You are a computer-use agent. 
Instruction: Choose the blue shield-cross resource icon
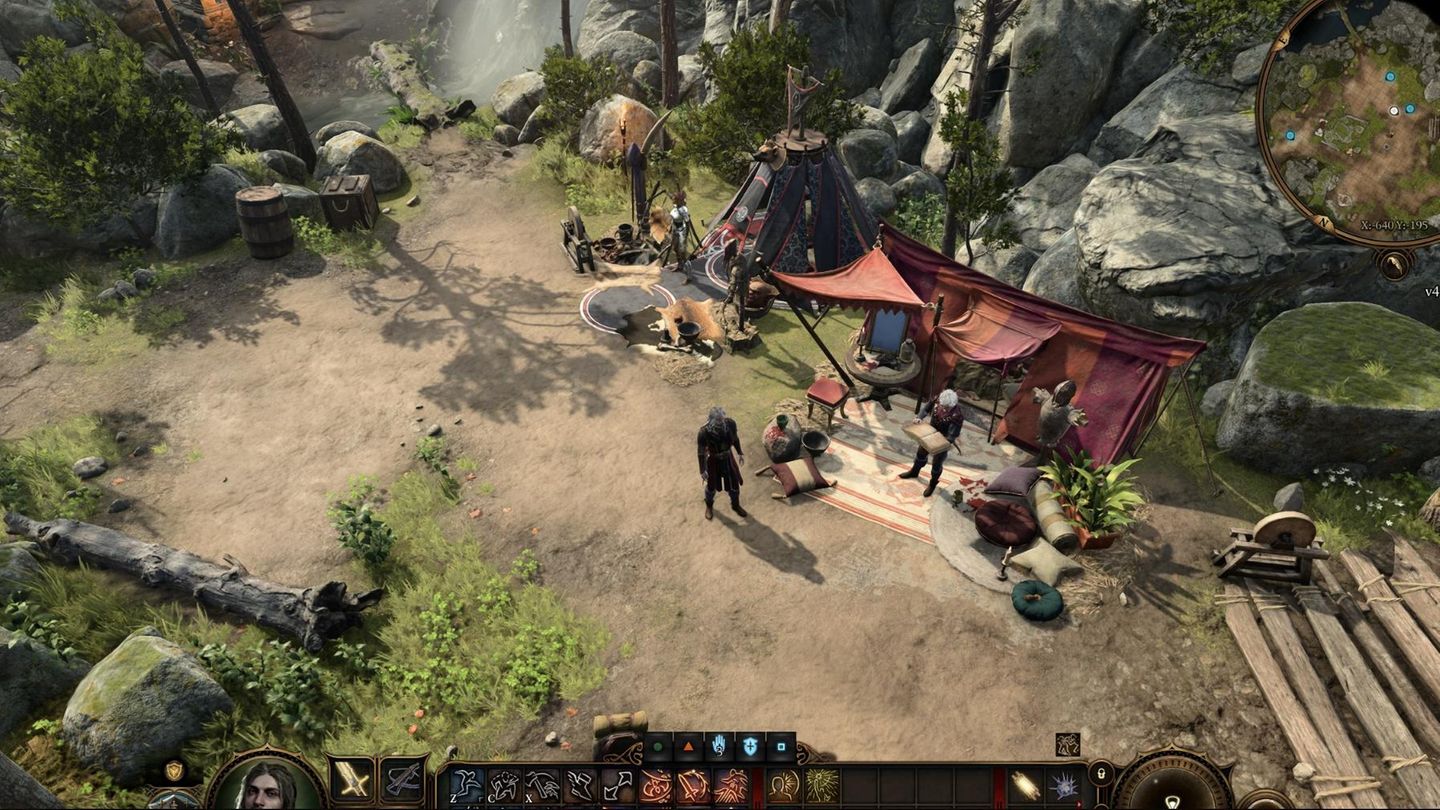[x=749, y=746]
